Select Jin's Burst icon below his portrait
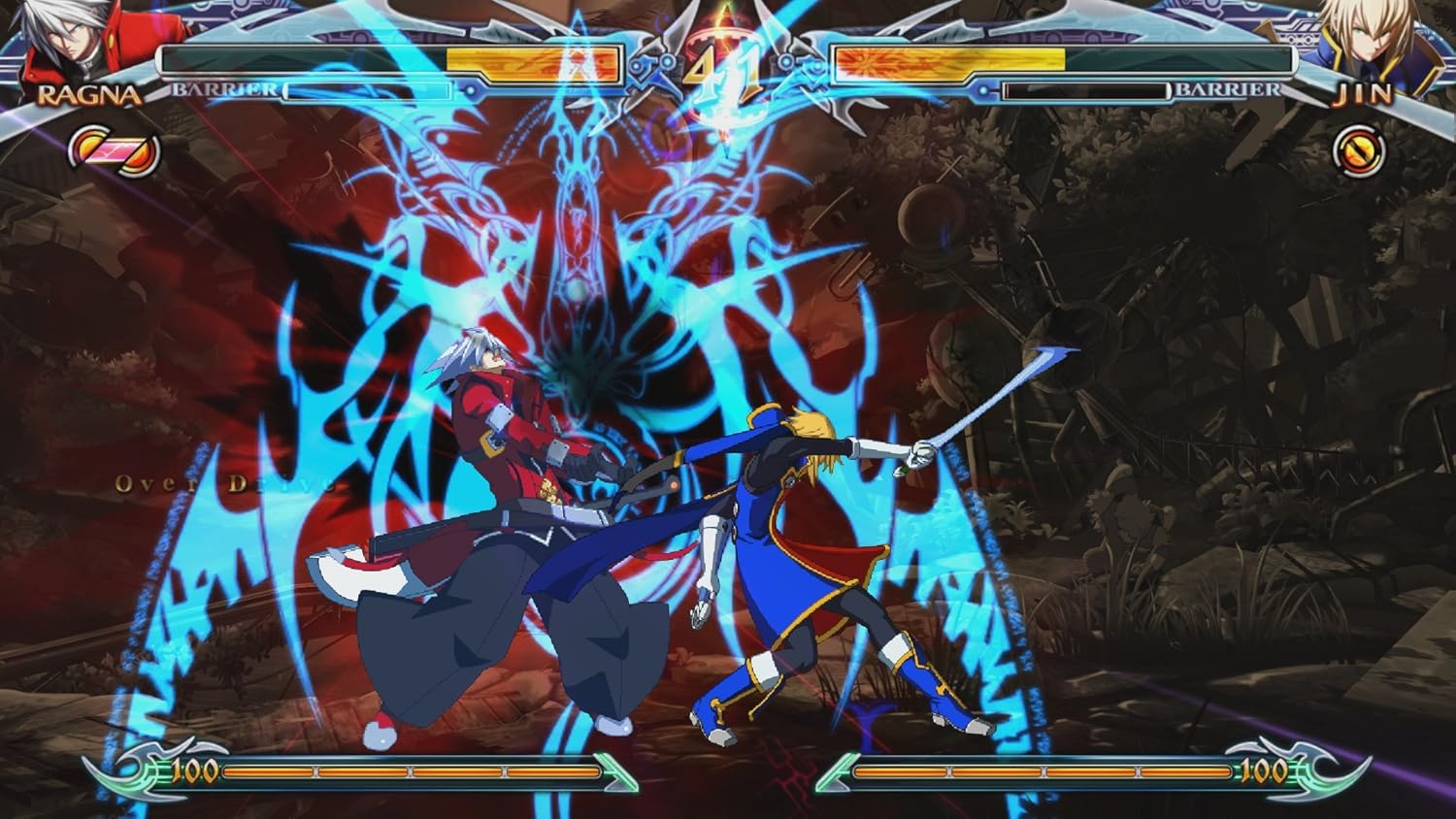 click(x=1357, y=150)
